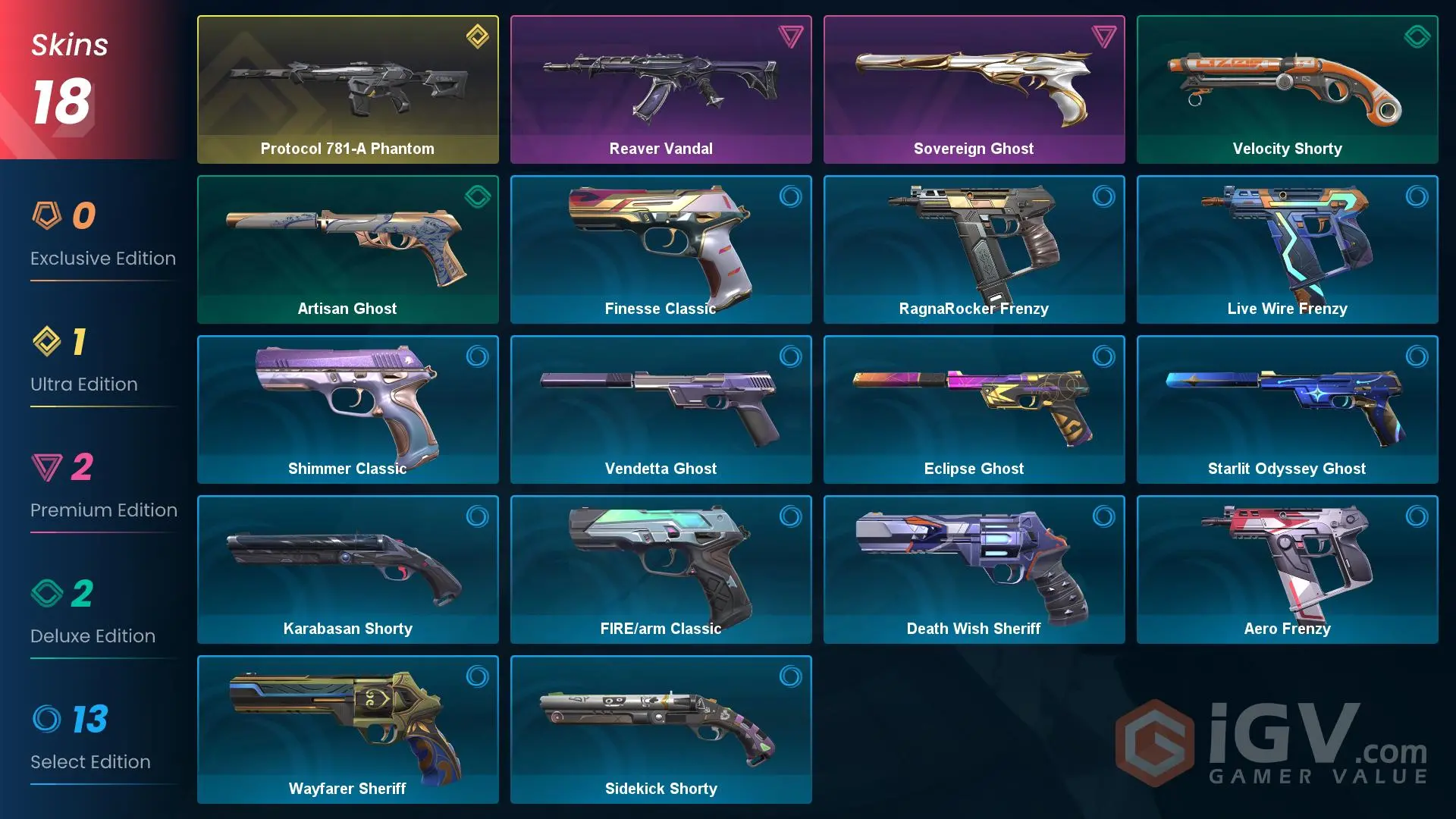Click the Ultra Edition badge on Protocol 781-A Phantom
The image size is (1456, 819).
tap(476, 37)
